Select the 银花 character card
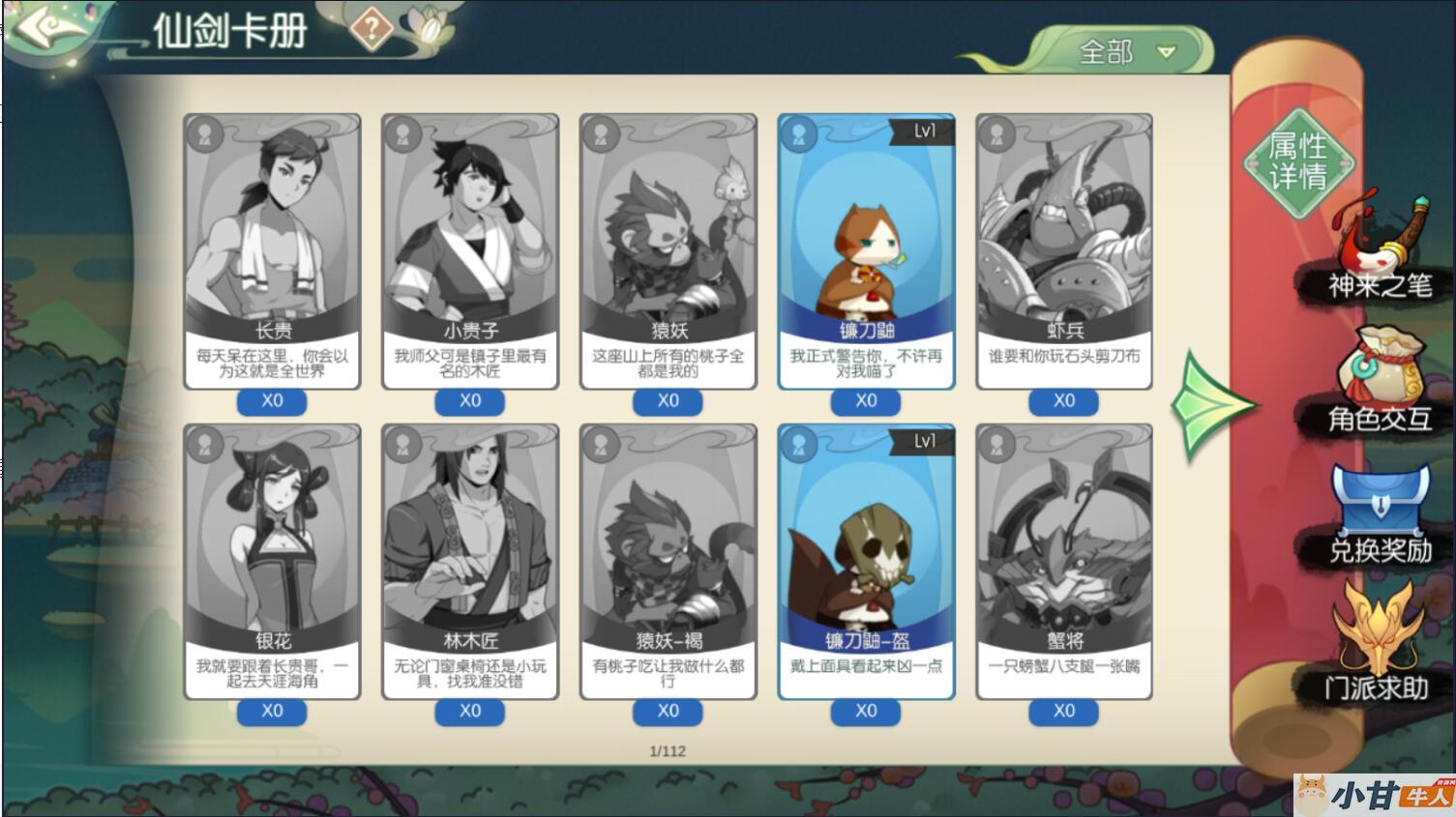 point(272,559)
